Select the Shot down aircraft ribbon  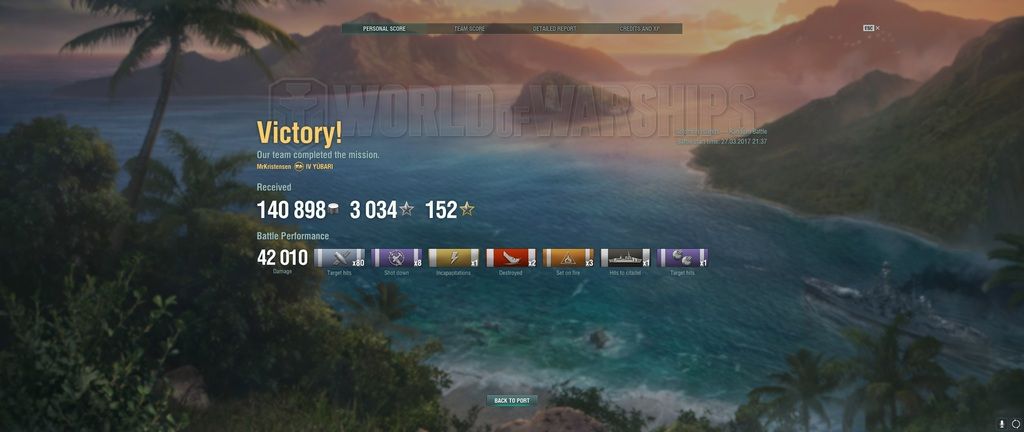coord(397,258)
